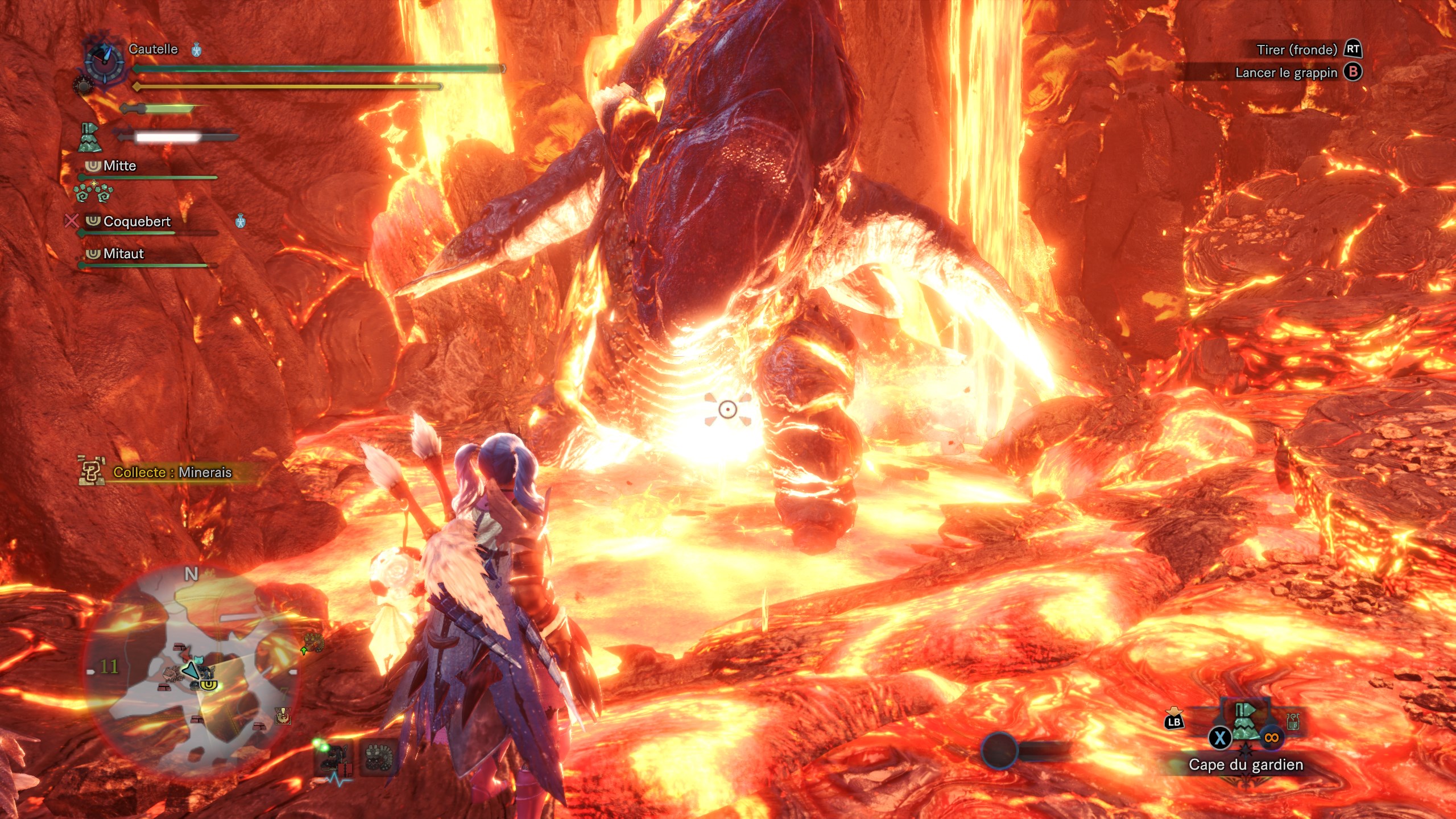Click the quest timer clock icon
The image size is (1456, 819).
[x=104, y=61]
